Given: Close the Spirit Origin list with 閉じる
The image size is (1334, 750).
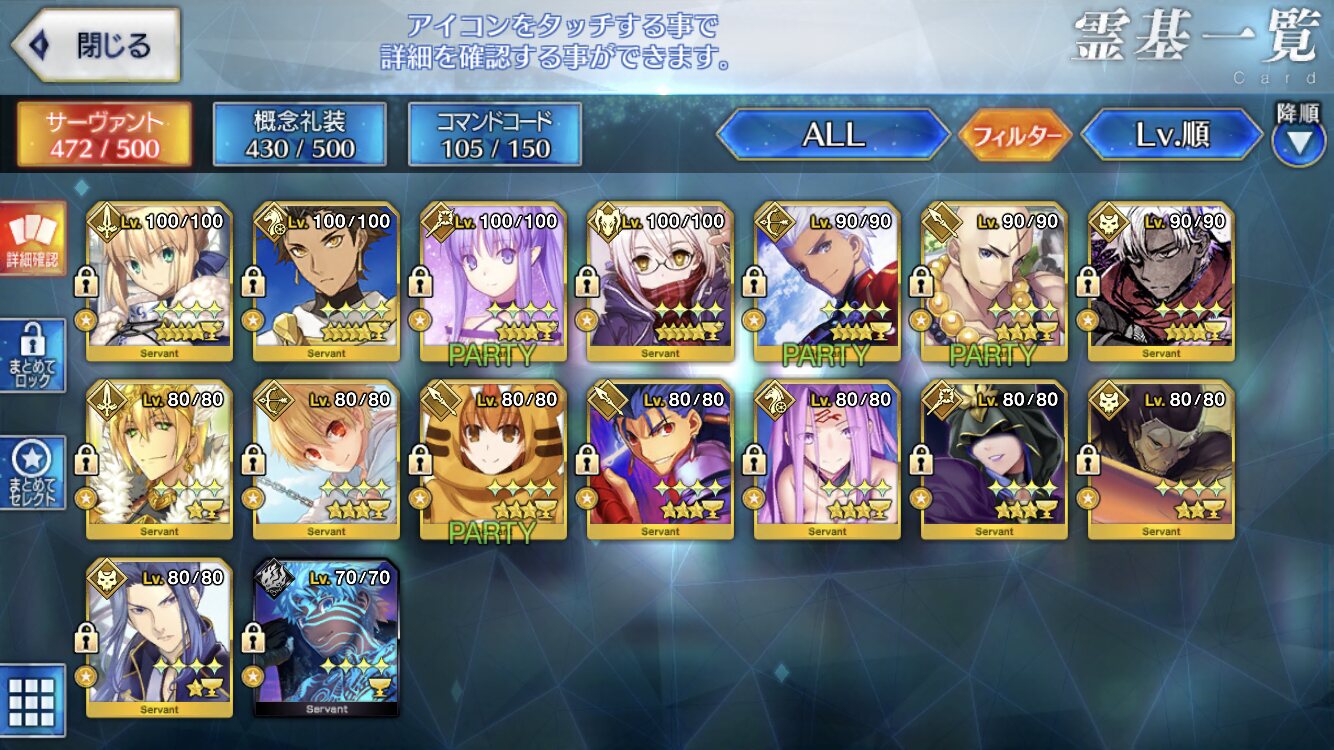Looking at the screenshot, I should pyautogui.click(x=96, y=45).
